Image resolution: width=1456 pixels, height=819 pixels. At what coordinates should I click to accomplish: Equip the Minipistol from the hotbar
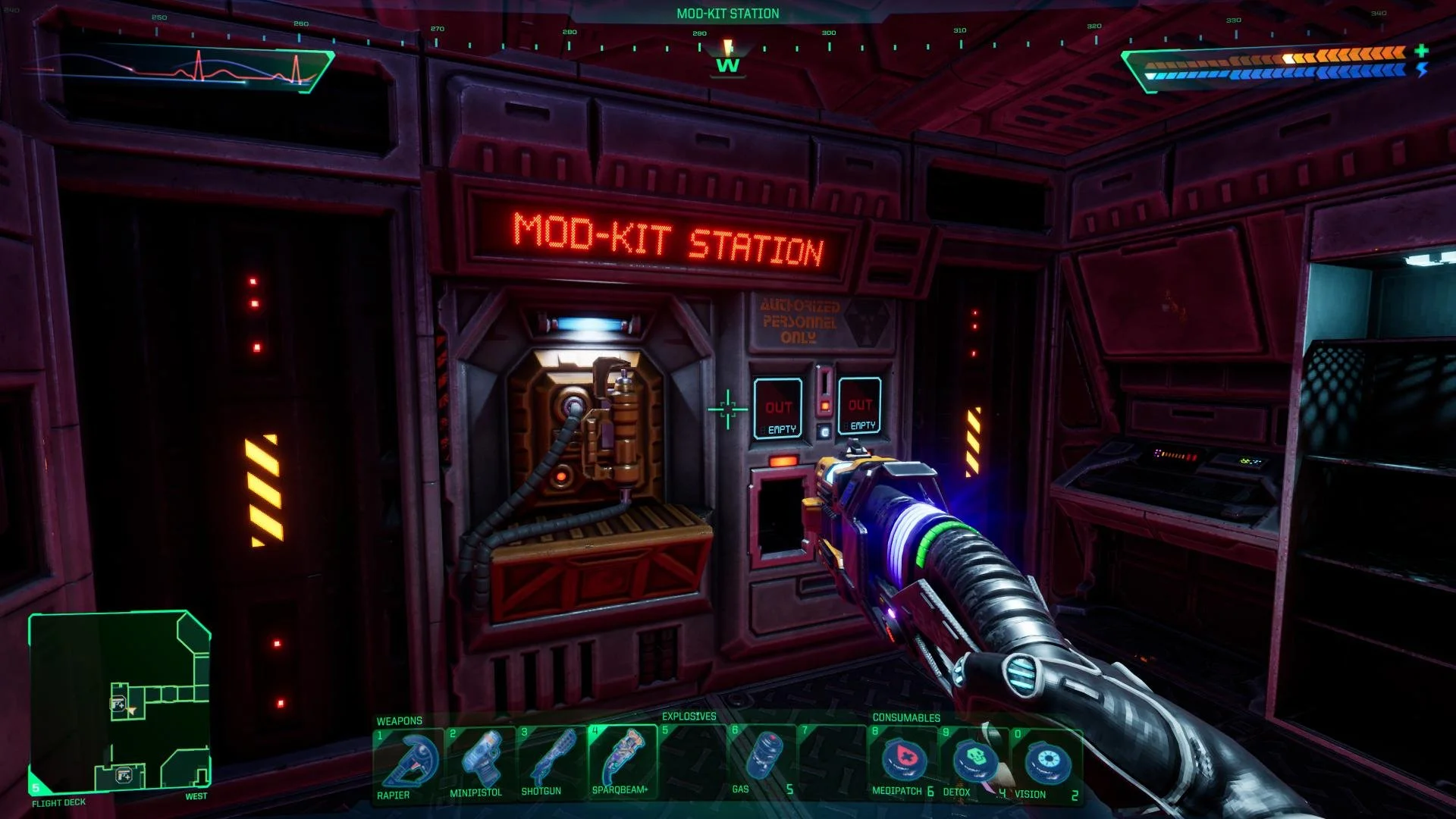[479, 762]
